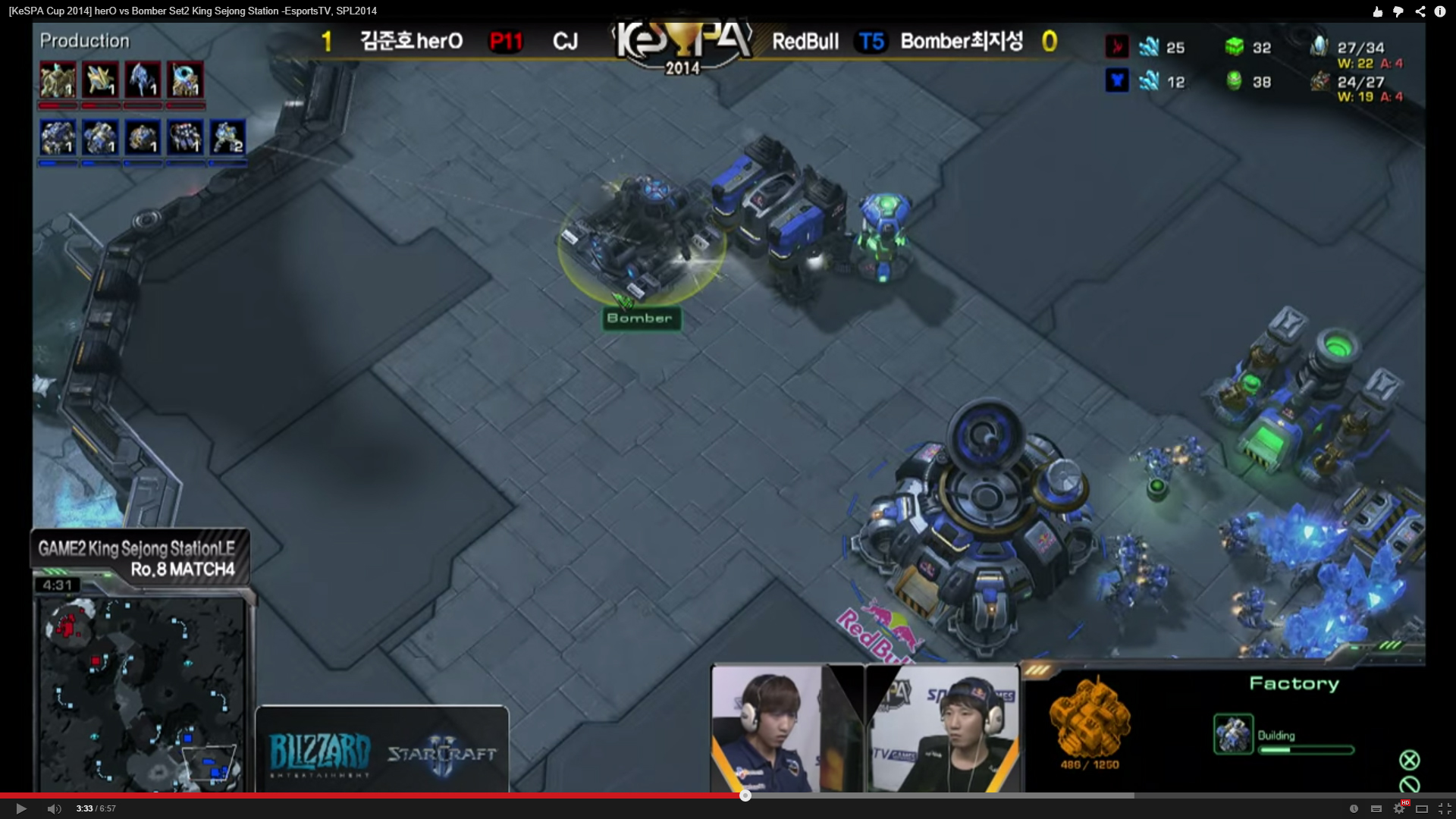This screenshot has width=1456, height=819.
Task: Cancel the Factory construction with the X button
Action: click(1409, 760)
